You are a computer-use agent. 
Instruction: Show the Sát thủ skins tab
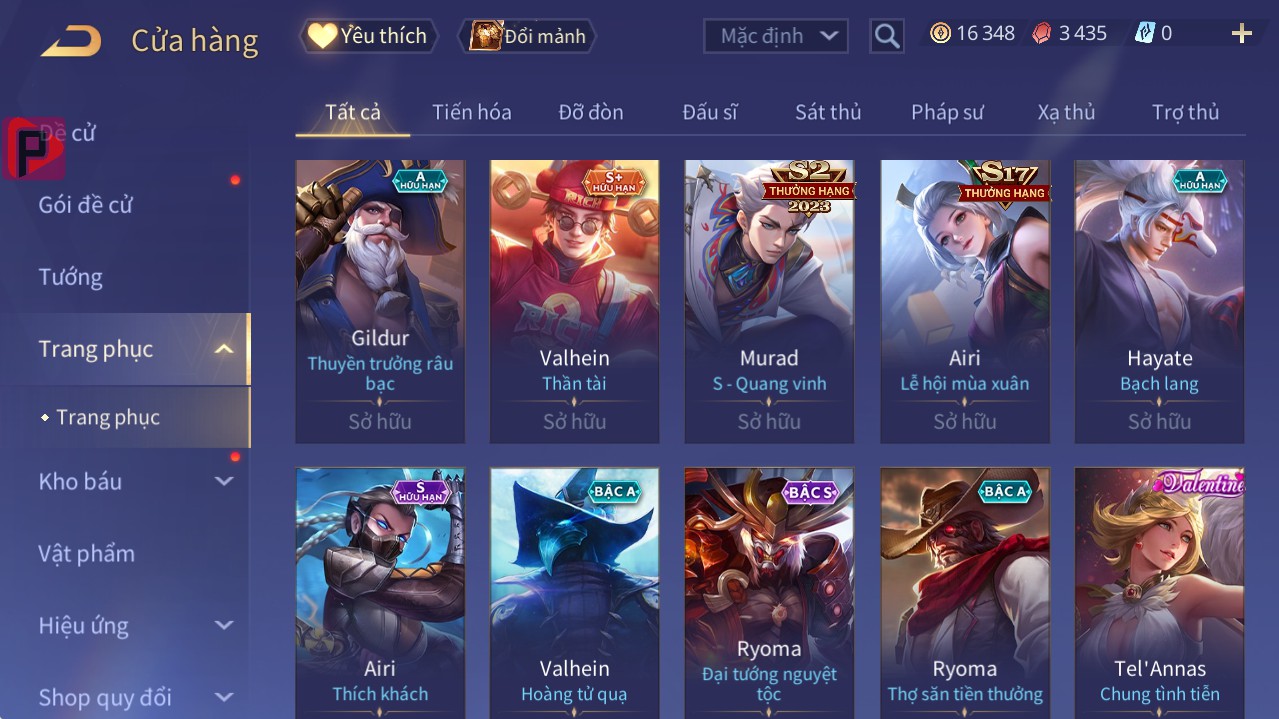pos(827,112)
